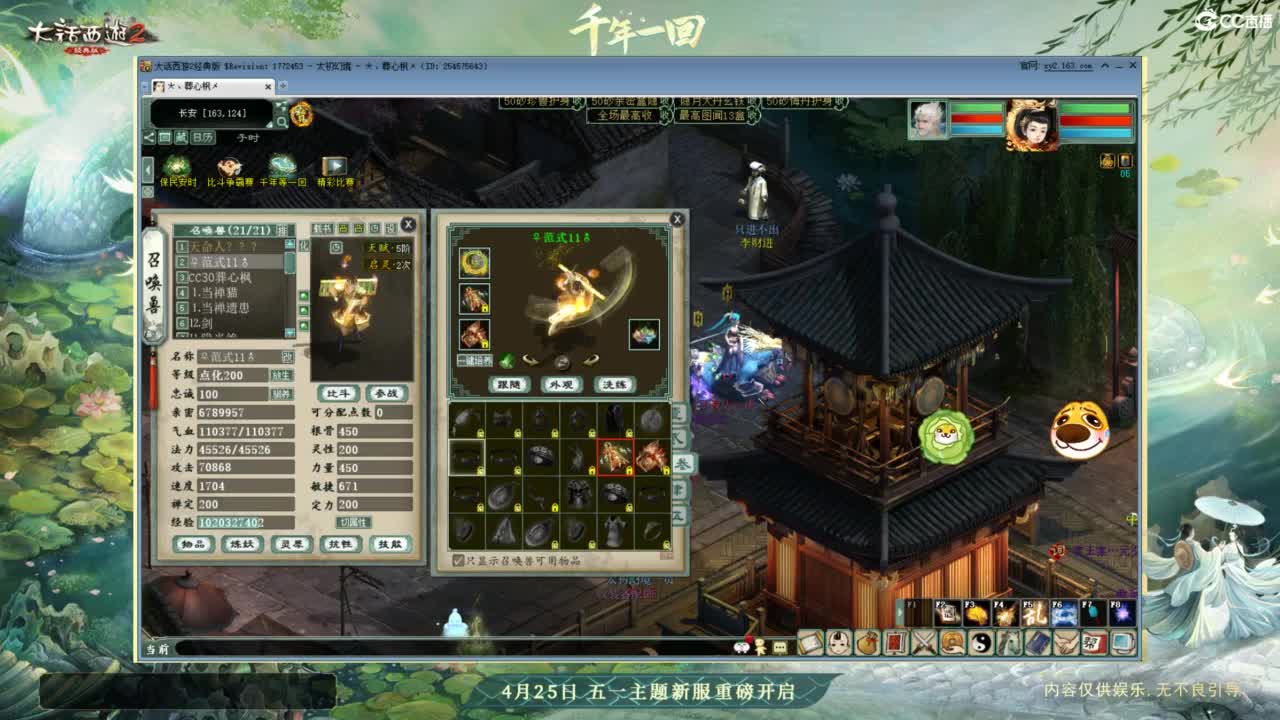This screenshot has height=720, width=1280.
Task: Click the left arrow beside the pet coin
Action: tap(530, 362)
